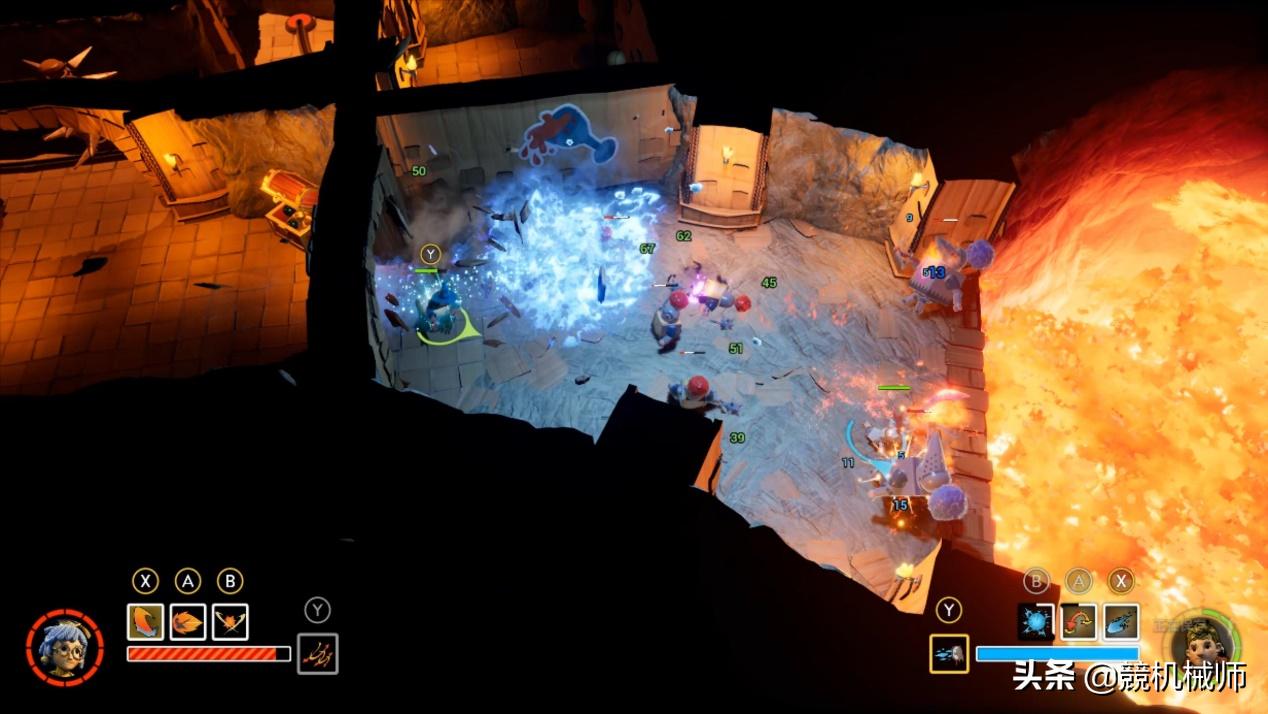Image resolution: width=1268 pixels, height=714 pixels.
Task: Use the blue ice shard ability
Action: [1121, 621]
